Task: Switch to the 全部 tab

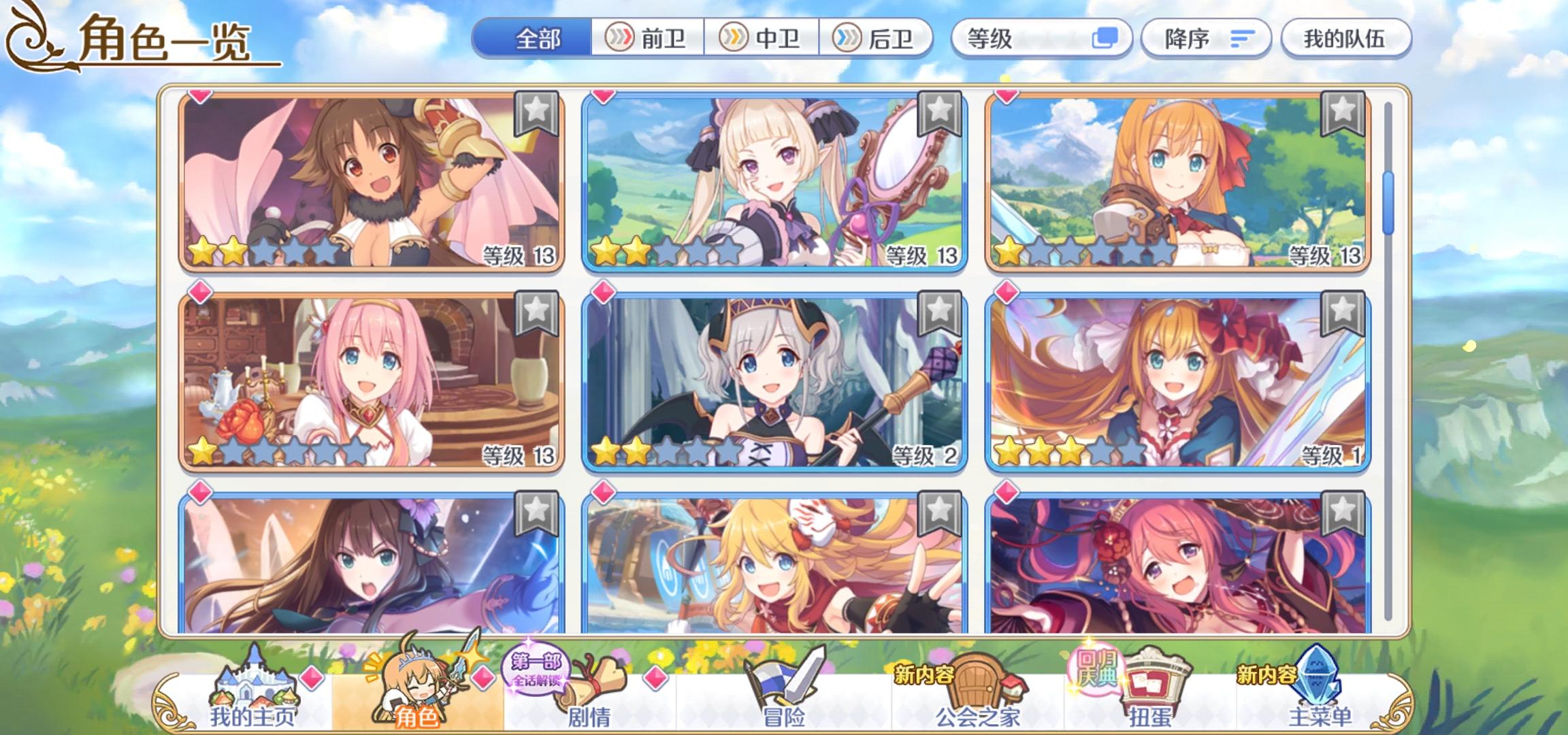Action: (538, 39)
